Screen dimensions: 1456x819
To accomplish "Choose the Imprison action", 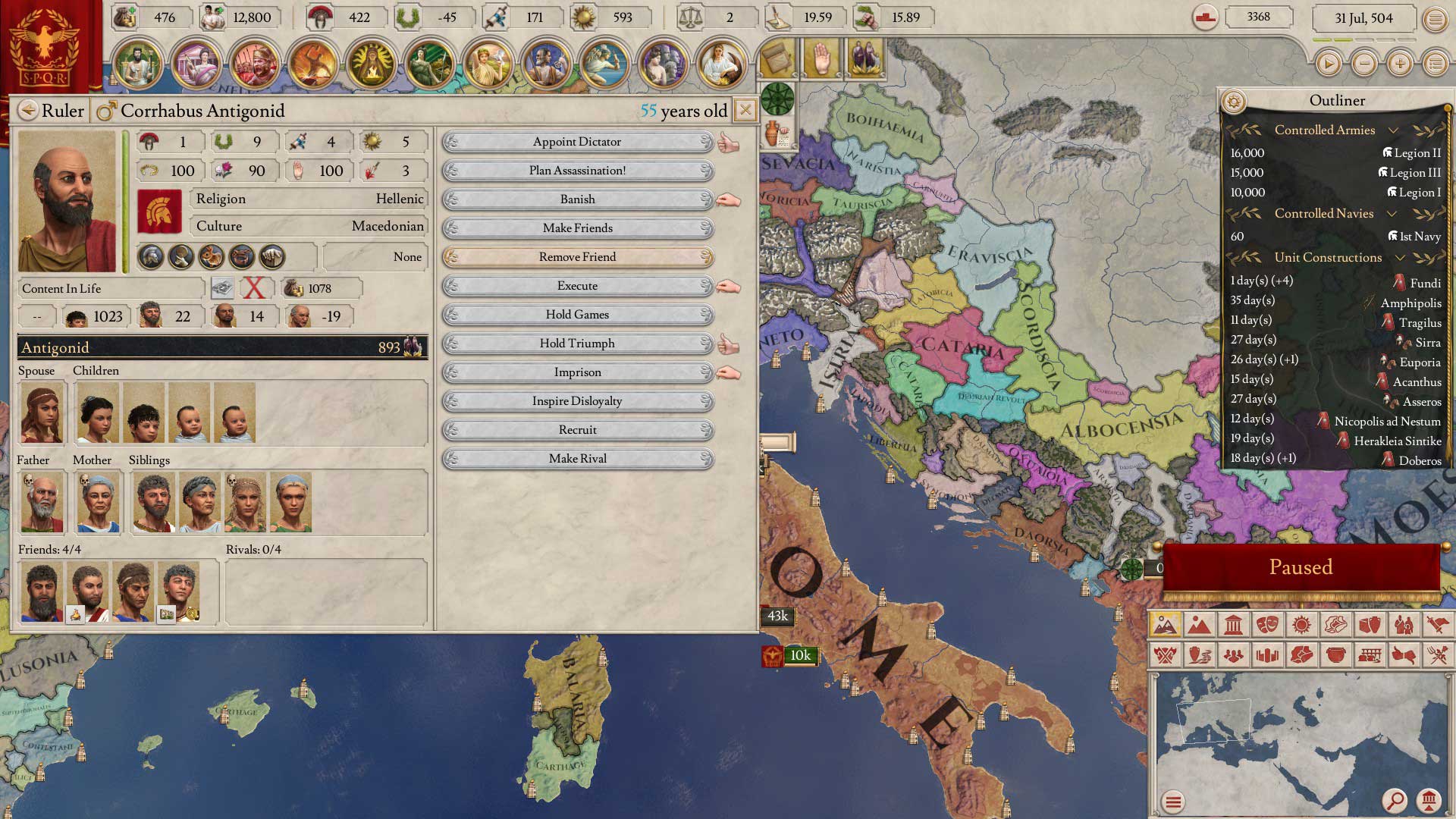I will (x=577, y=372).
